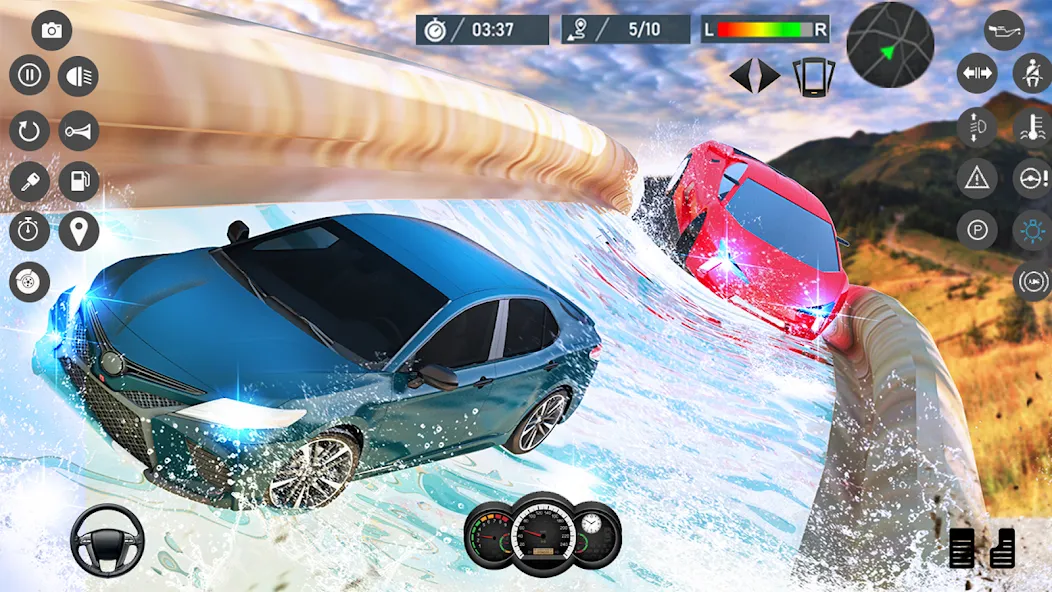Activate the hazard warning triangle

click(x=977, y=178)
